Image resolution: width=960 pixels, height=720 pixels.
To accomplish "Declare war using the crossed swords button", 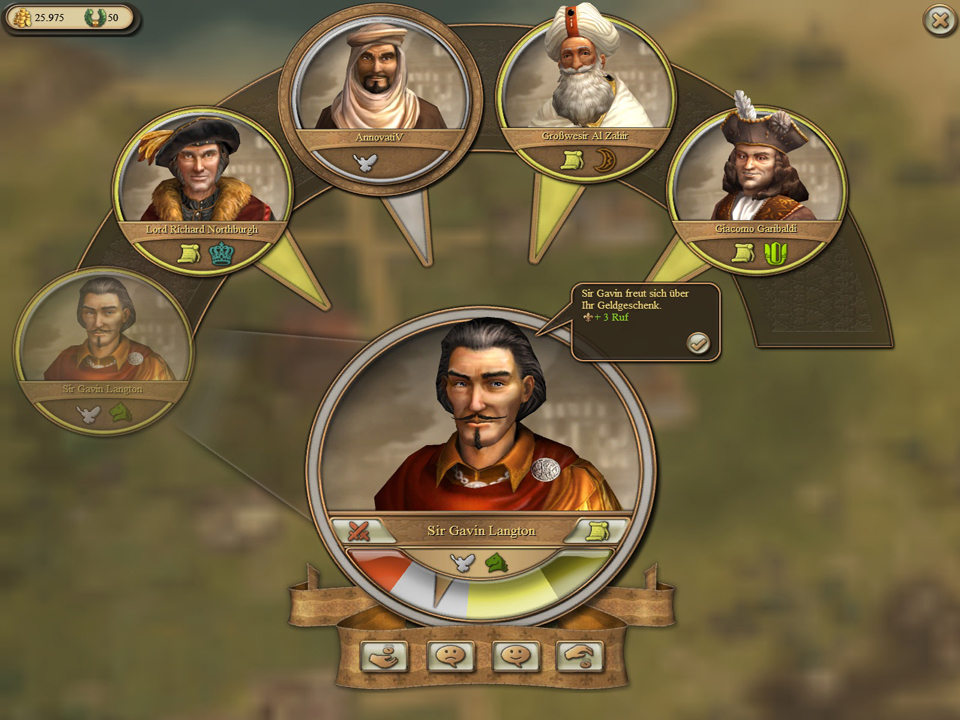I will pyautogui.click(x=353, y=531).
